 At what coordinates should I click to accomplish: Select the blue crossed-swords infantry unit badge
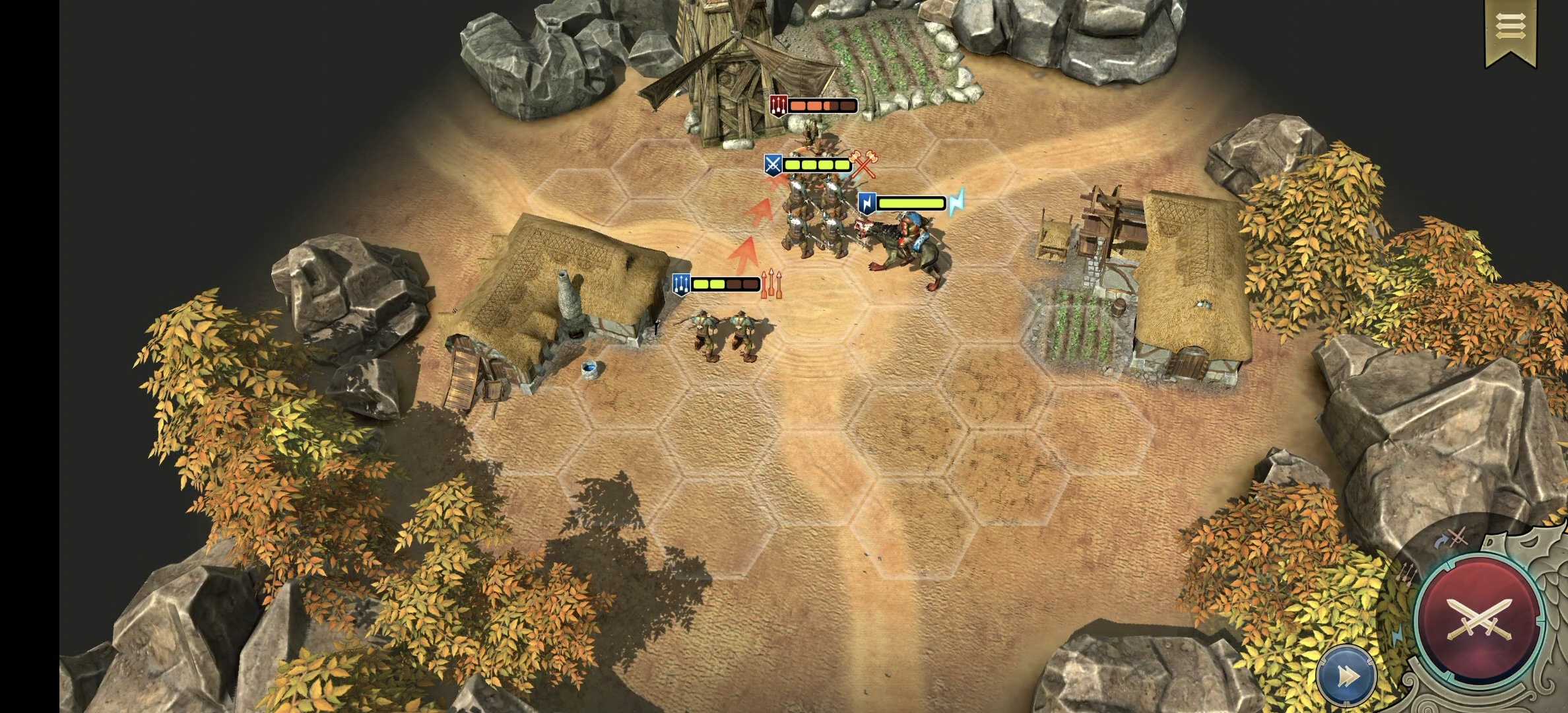(x=773, y=164)
